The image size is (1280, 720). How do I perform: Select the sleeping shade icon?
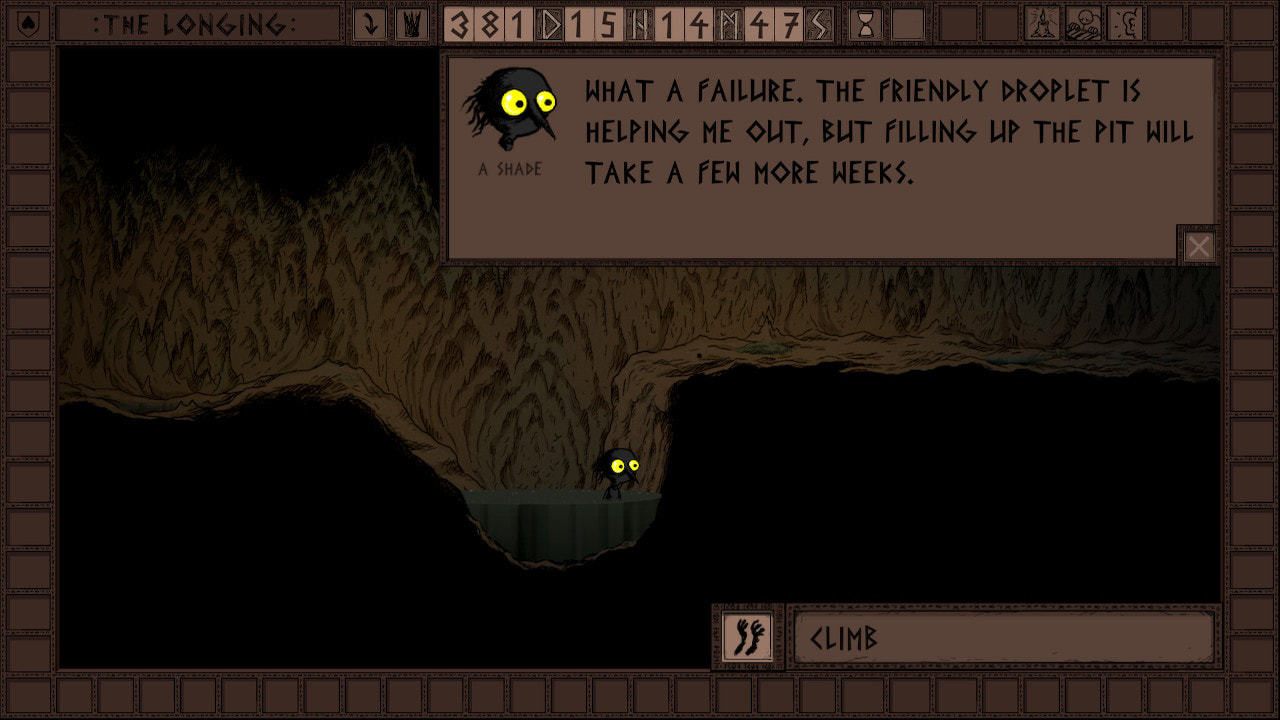pyautogui.click(x=1083, y=24)
